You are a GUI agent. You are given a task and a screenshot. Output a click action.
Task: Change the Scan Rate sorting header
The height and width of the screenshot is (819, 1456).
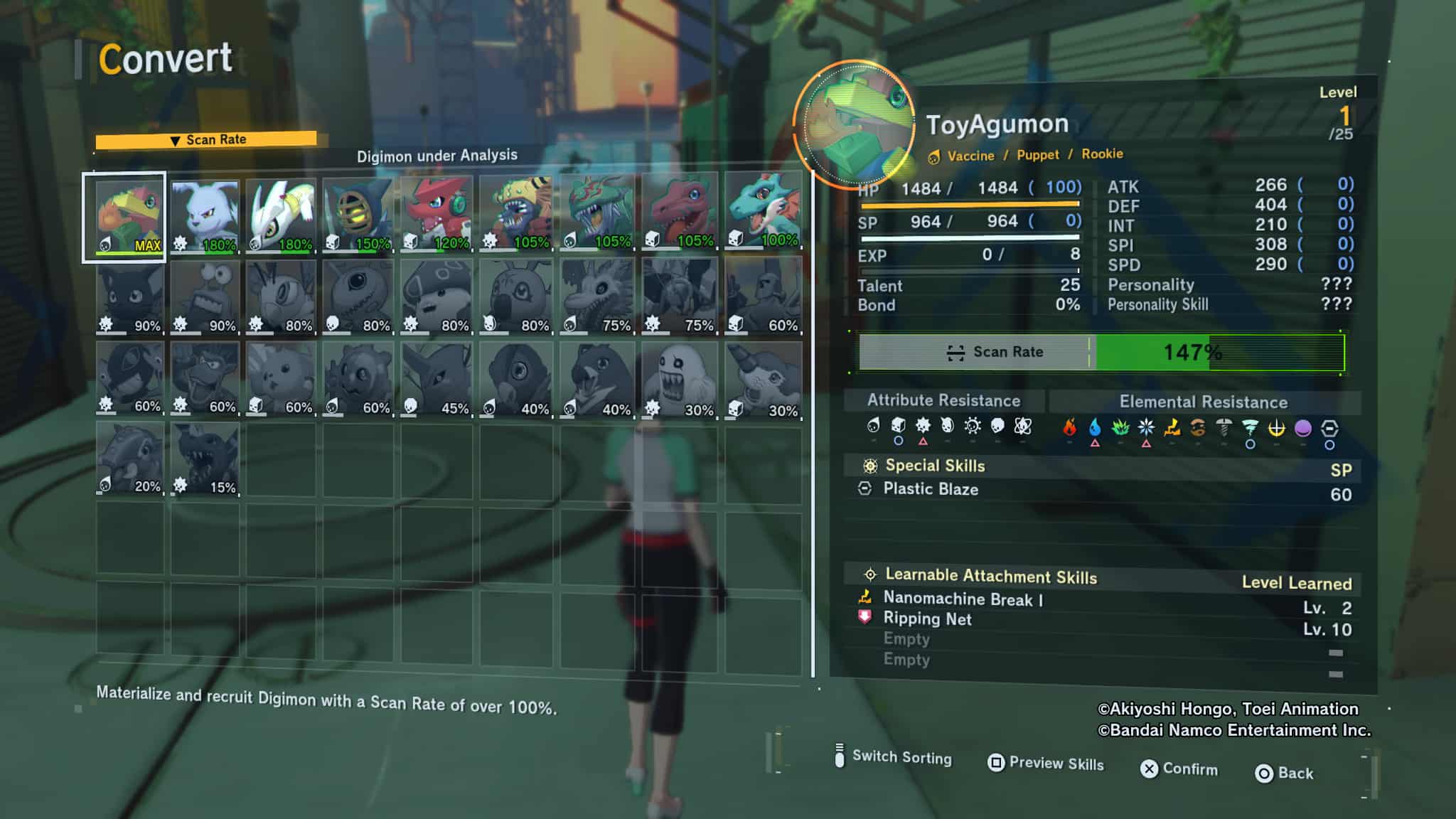(x=206, y=140)
